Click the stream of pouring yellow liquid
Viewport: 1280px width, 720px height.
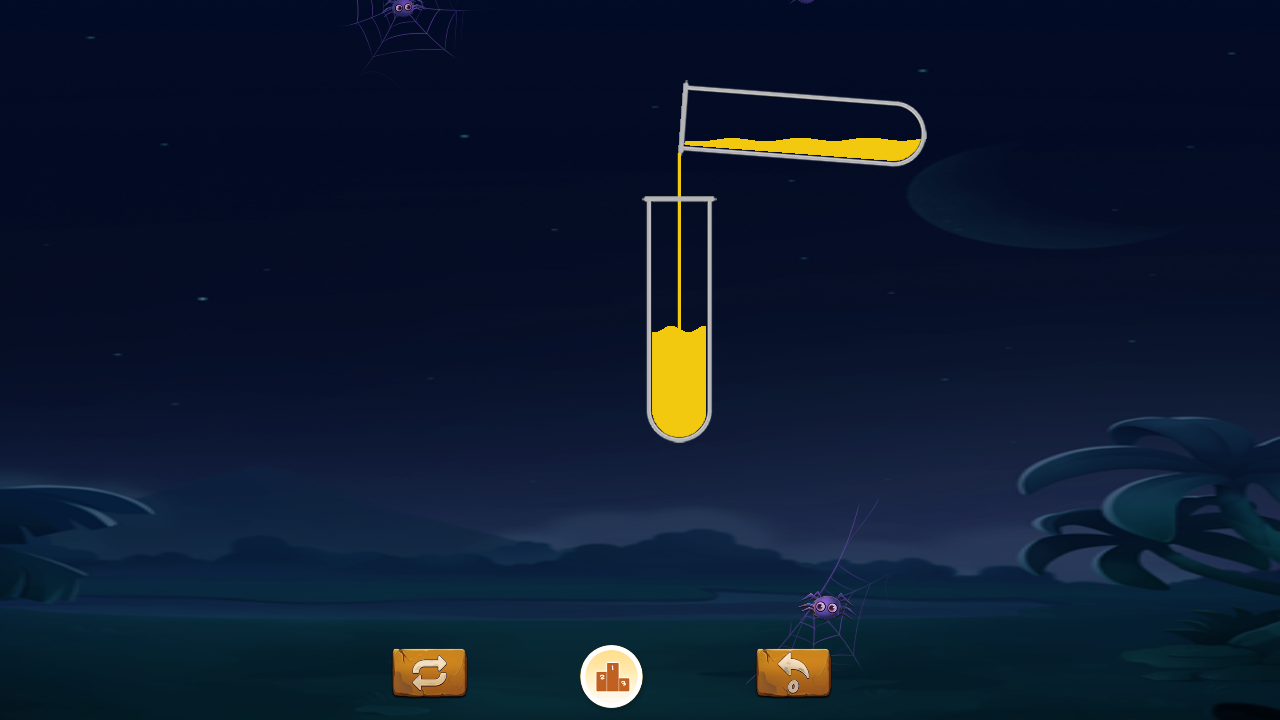point(682,250)
